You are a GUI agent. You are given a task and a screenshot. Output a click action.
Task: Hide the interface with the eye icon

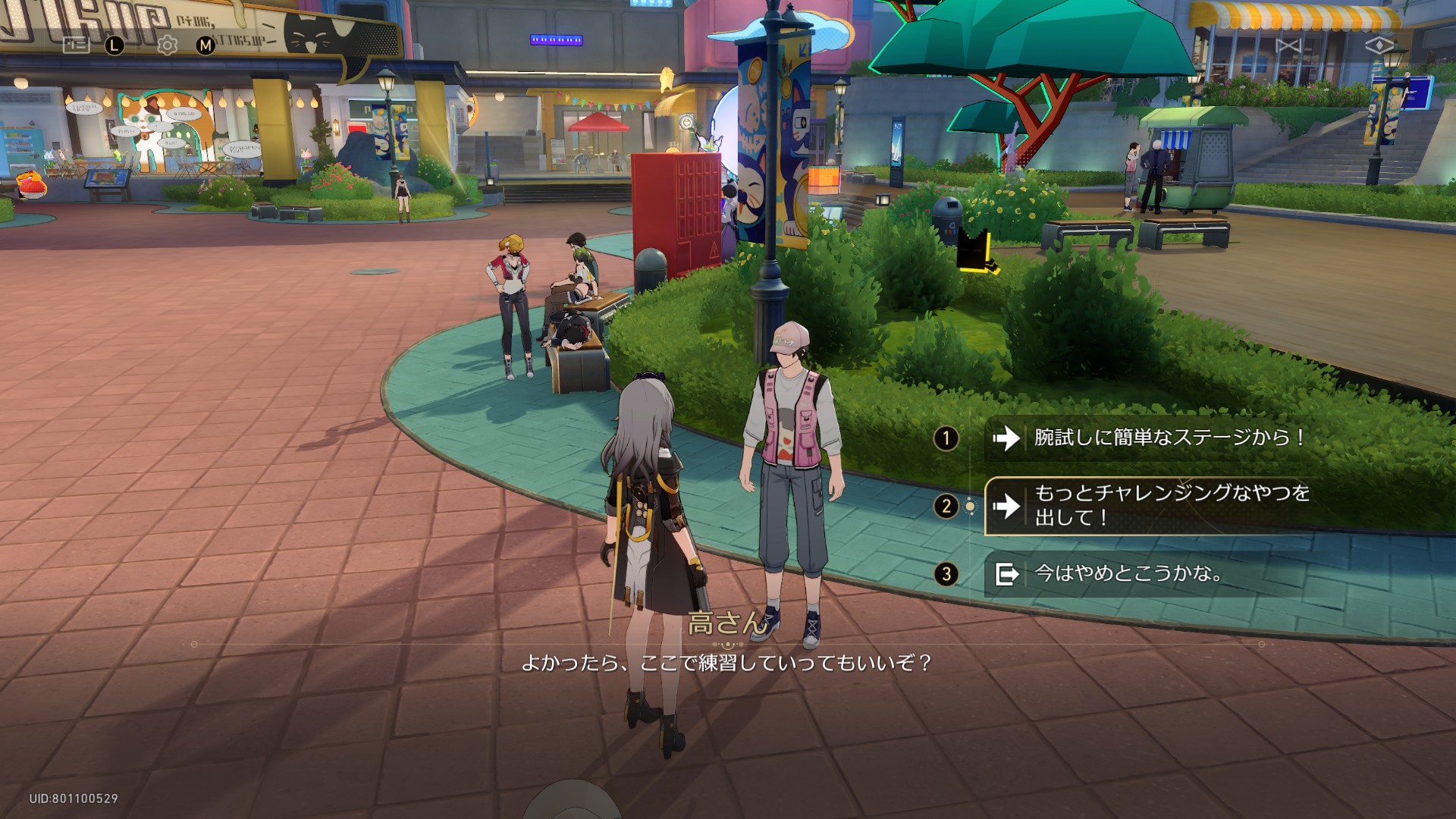1379,46
